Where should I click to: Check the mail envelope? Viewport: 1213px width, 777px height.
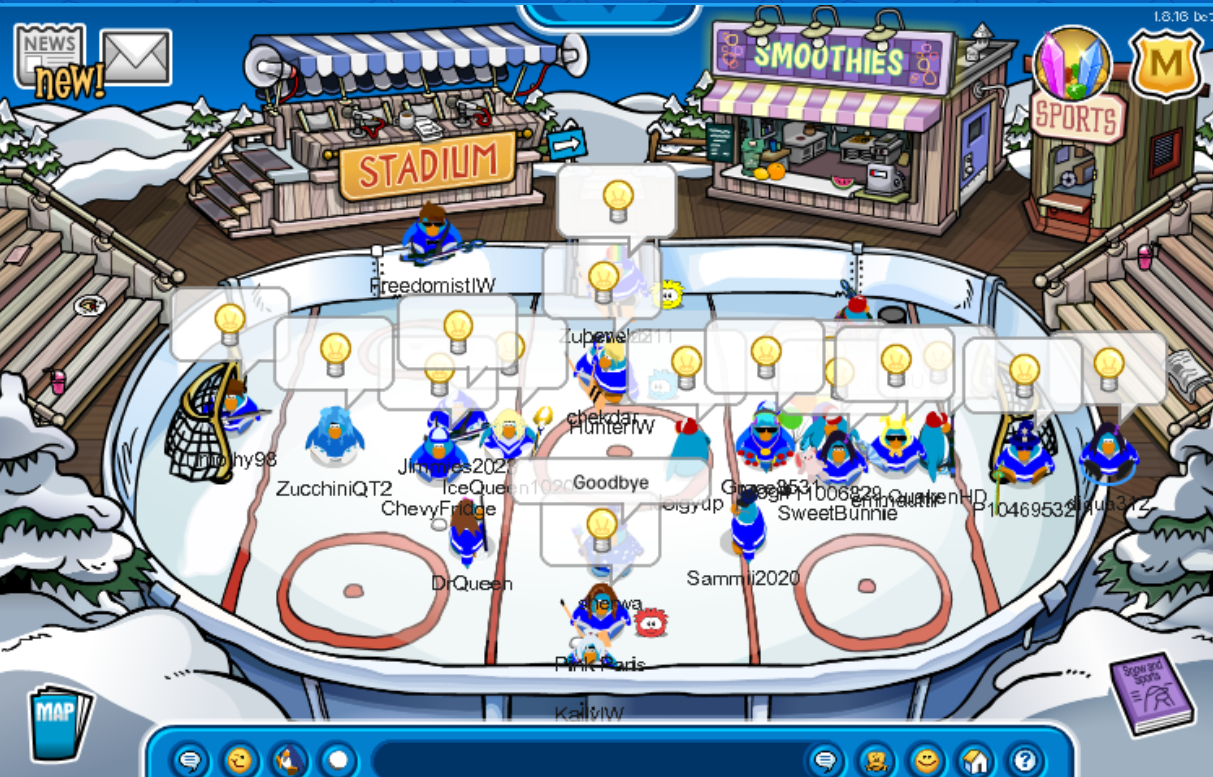(136, 56)
